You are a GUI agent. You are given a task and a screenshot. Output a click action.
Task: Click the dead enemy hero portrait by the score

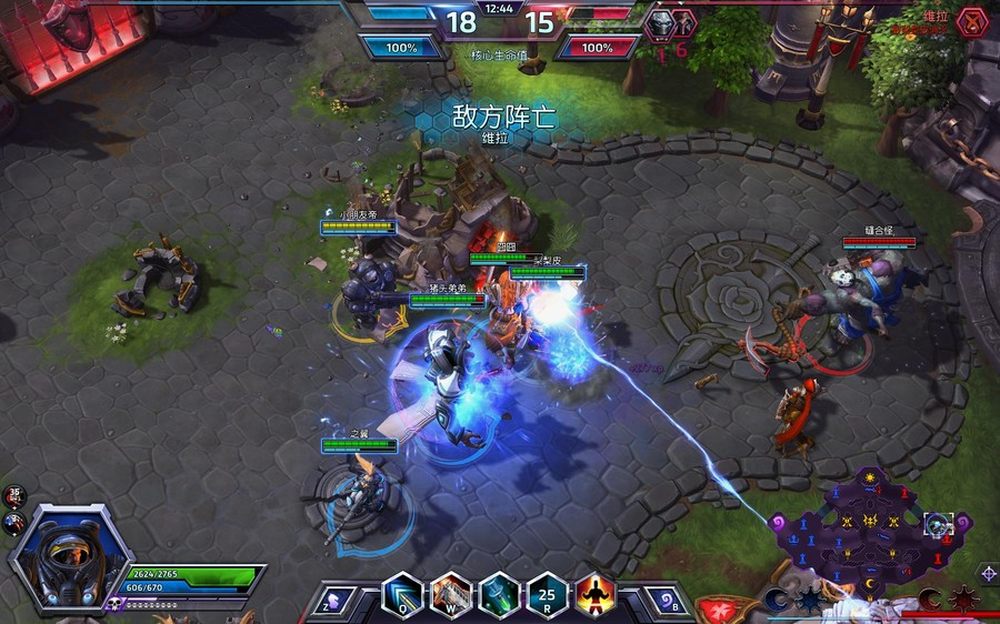point(659,23)
